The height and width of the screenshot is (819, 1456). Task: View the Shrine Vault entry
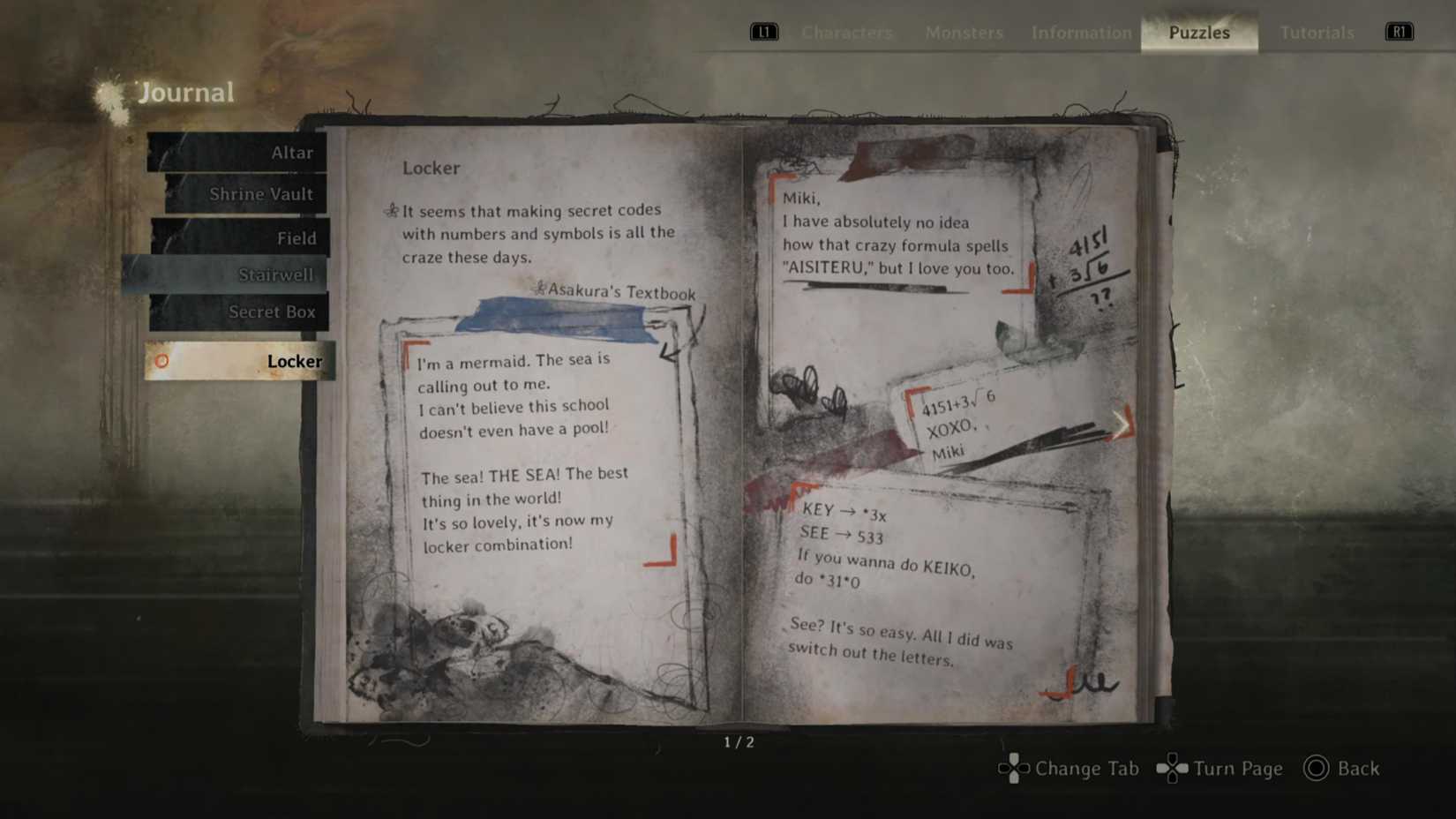tap(262, 193)
